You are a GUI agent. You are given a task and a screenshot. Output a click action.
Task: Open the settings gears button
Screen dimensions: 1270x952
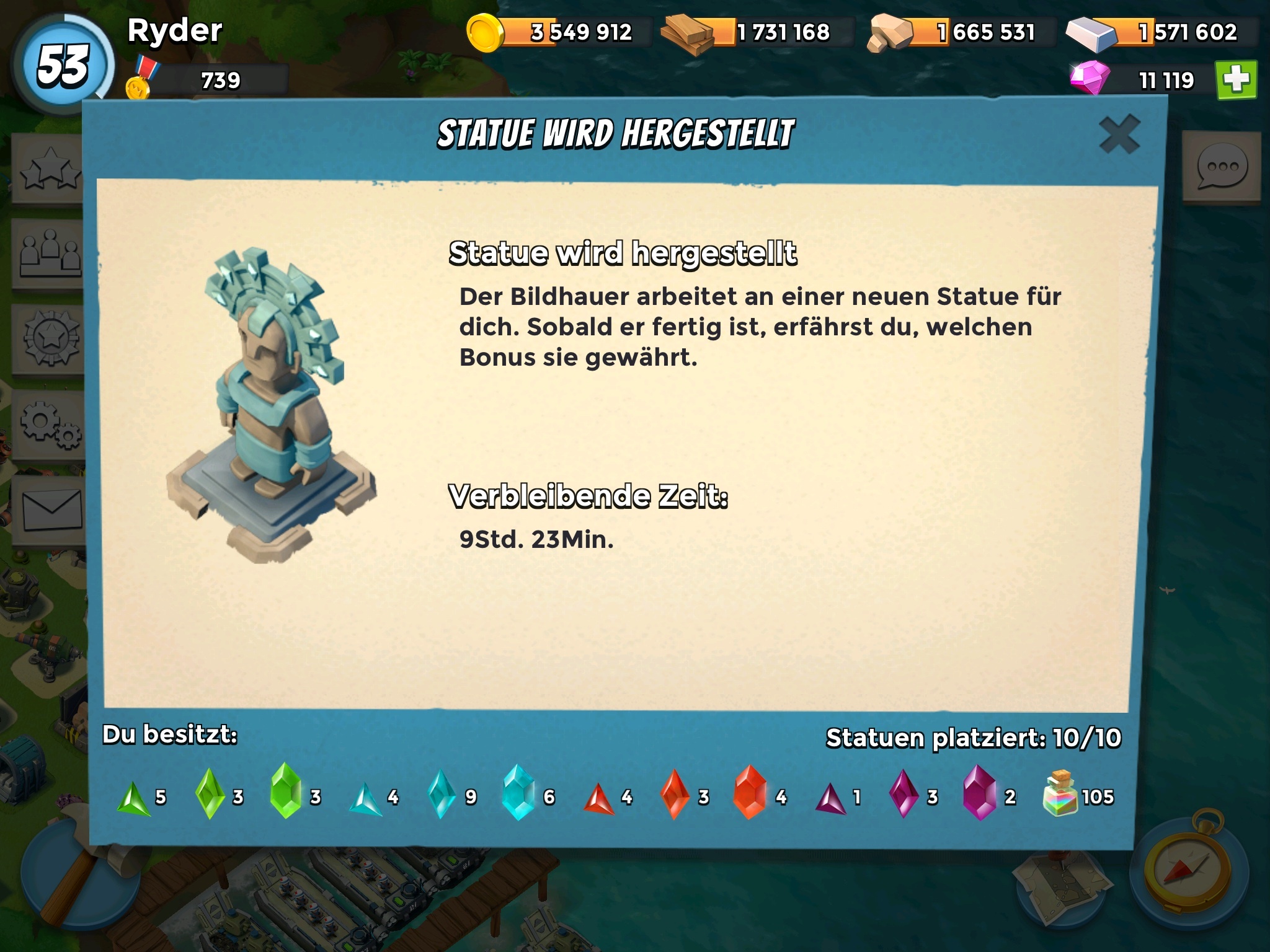50,425
